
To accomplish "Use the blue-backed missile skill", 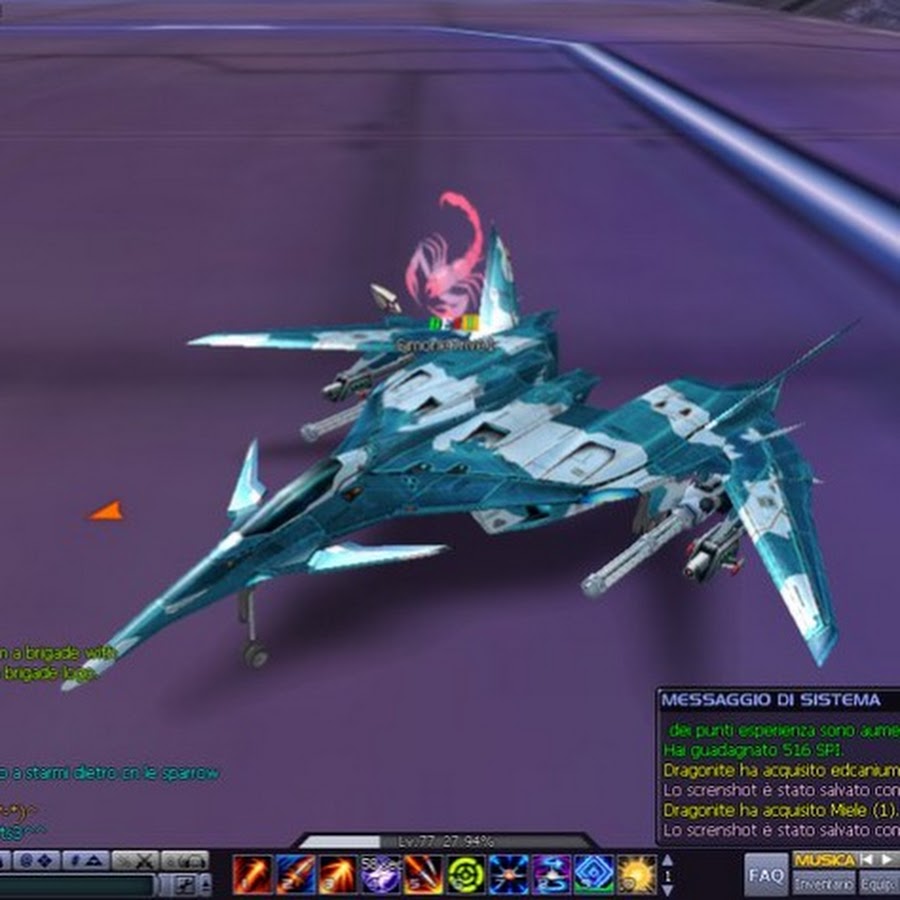I will [x=295, y=874].
